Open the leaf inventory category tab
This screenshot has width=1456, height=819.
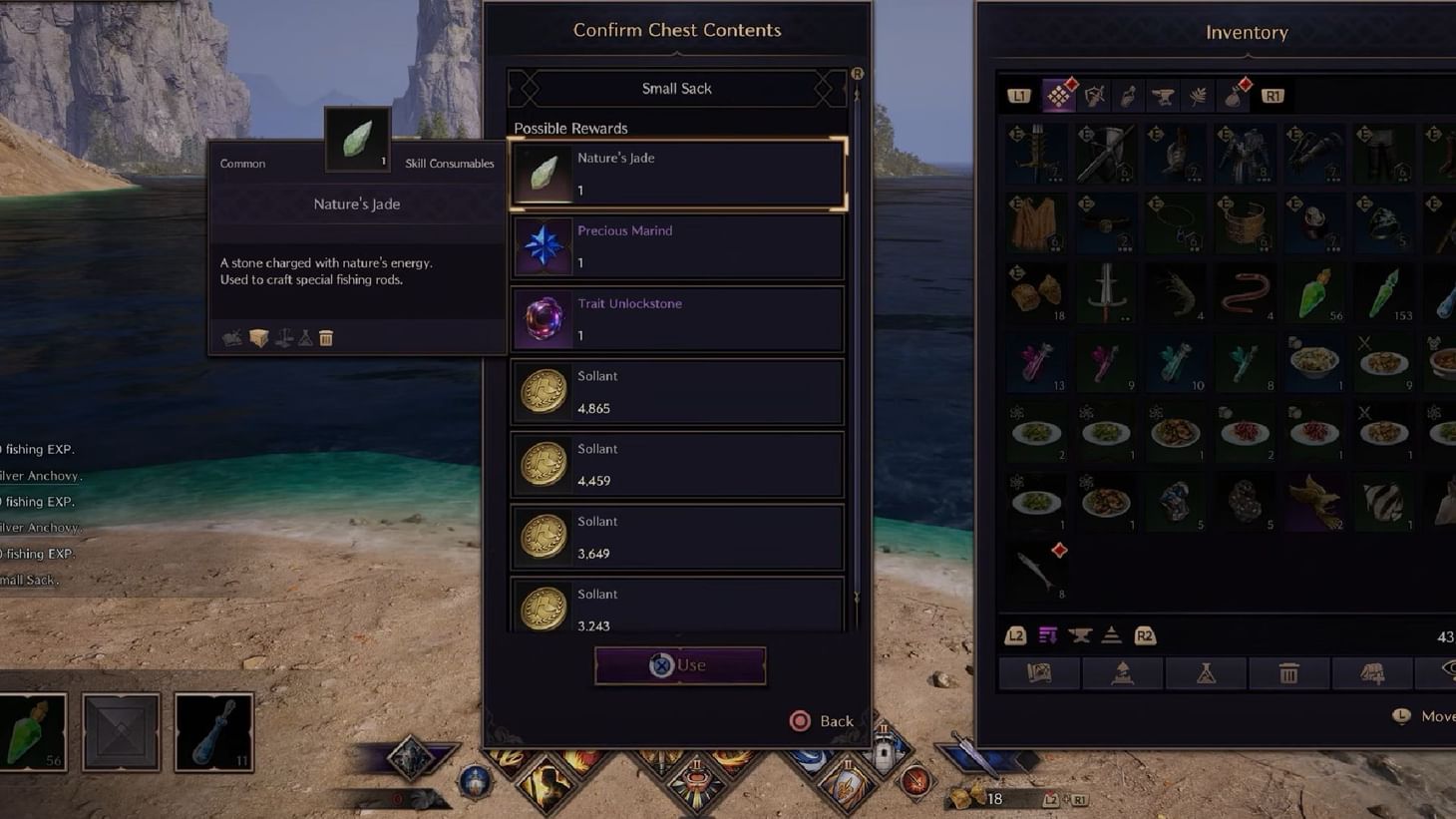(x=1198, y=97)
